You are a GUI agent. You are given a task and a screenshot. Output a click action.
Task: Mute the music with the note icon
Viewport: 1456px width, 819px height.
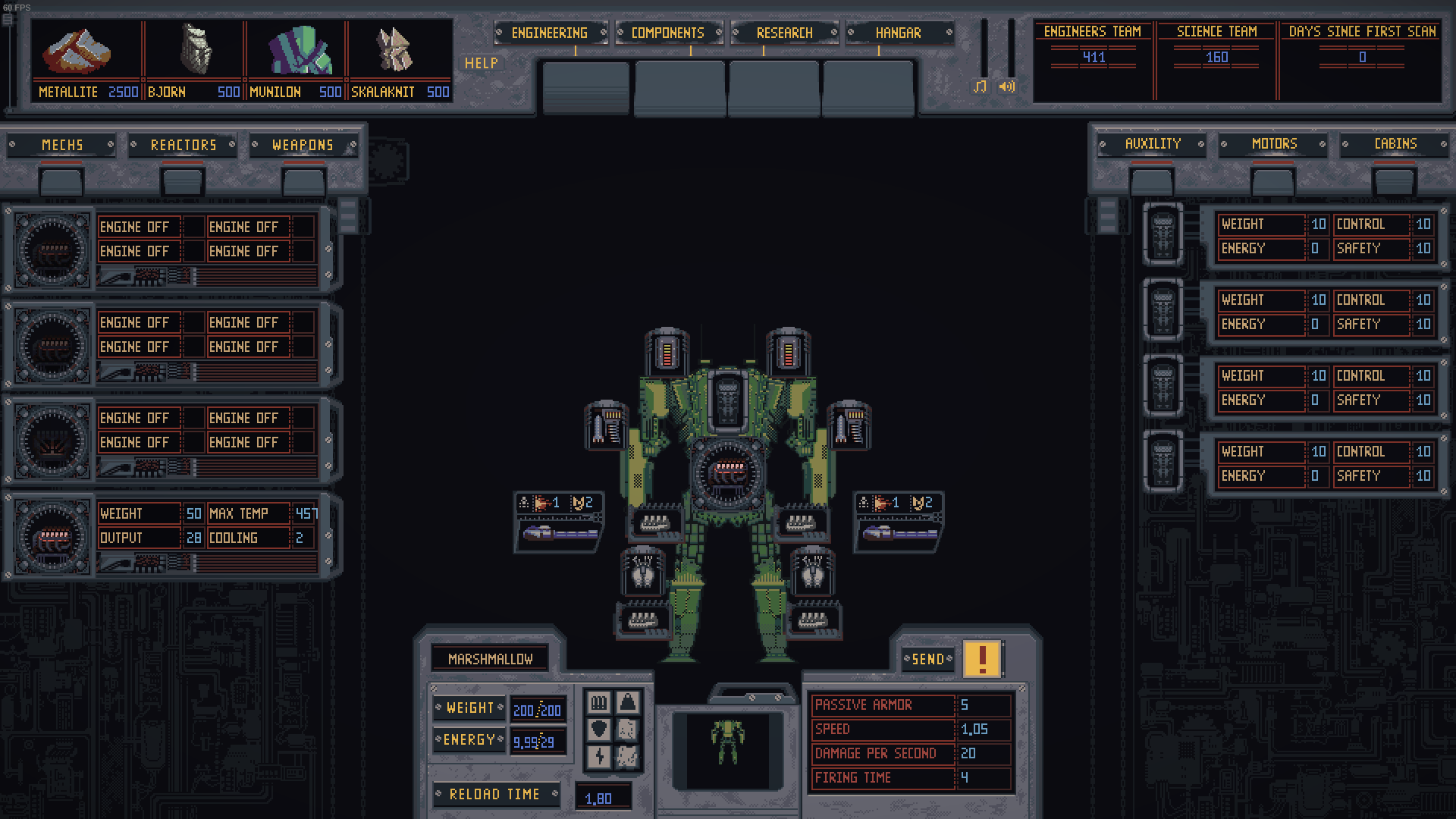[979, 86]
